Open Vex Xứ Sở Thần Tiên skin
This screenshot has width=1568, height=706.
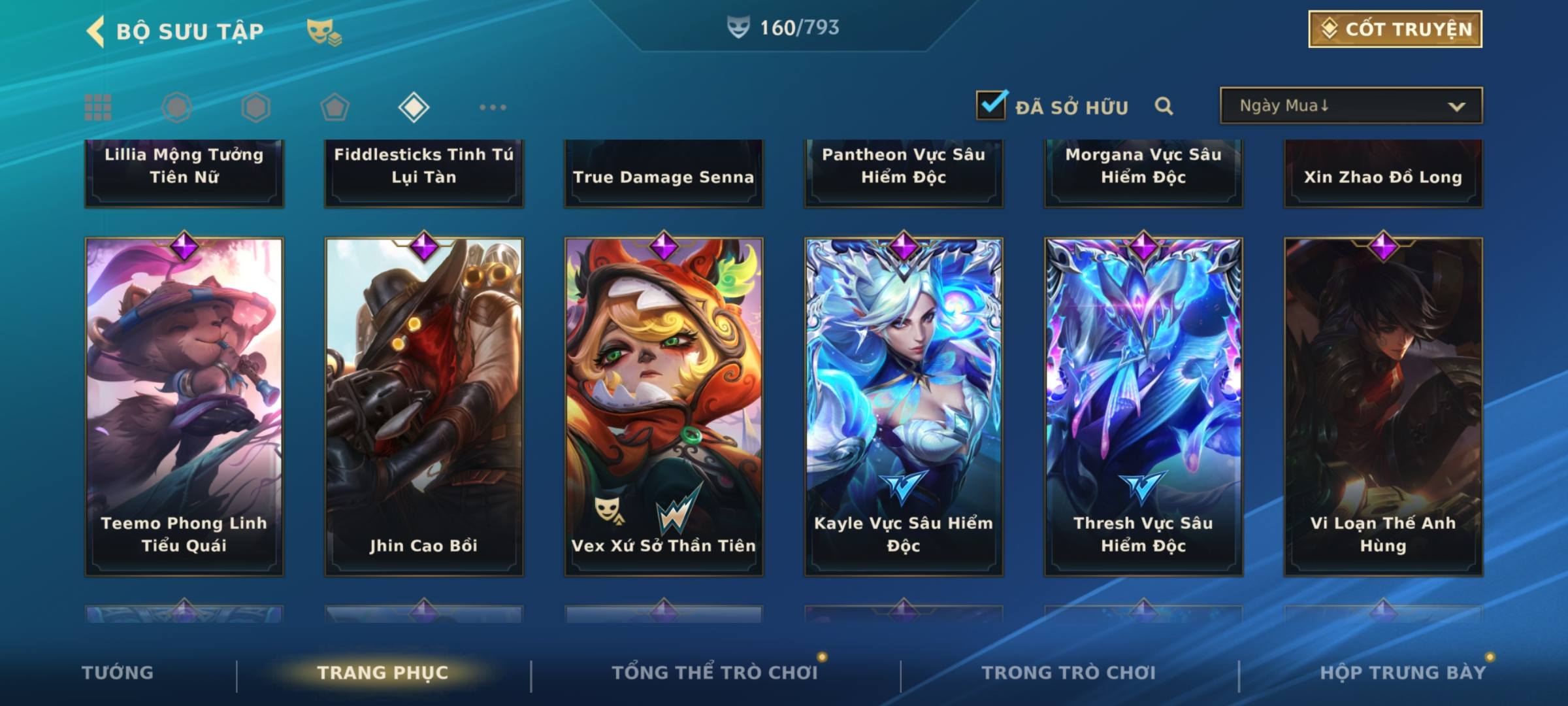(664, 407)
